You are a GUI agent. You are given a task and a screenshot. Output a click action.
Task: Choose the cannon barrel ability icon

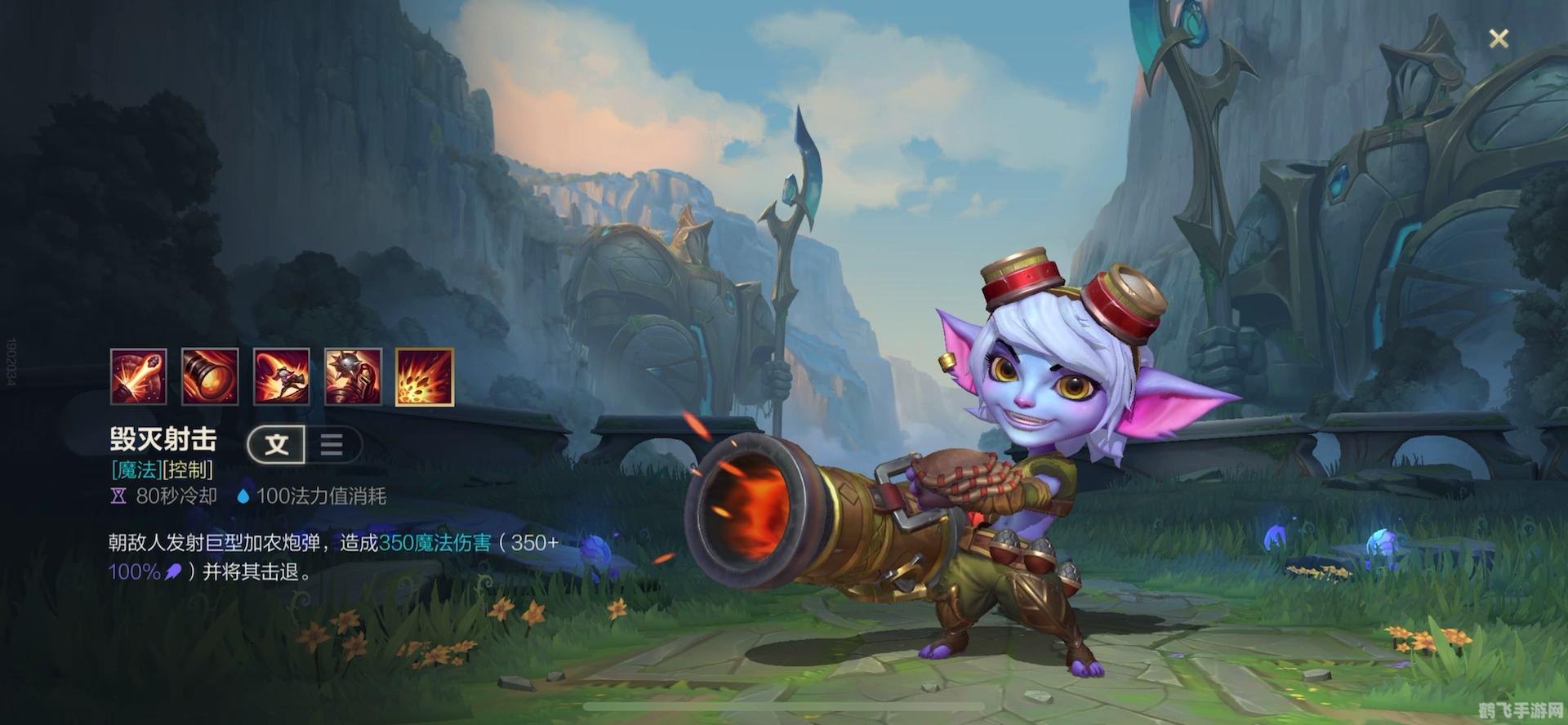pos(210,376)
